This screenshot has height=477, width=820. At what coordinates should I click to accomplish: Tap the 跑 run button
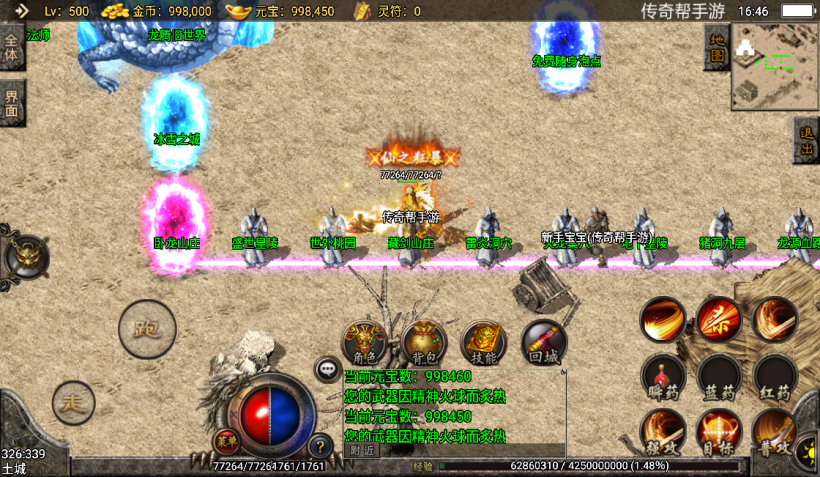point(147,327)
